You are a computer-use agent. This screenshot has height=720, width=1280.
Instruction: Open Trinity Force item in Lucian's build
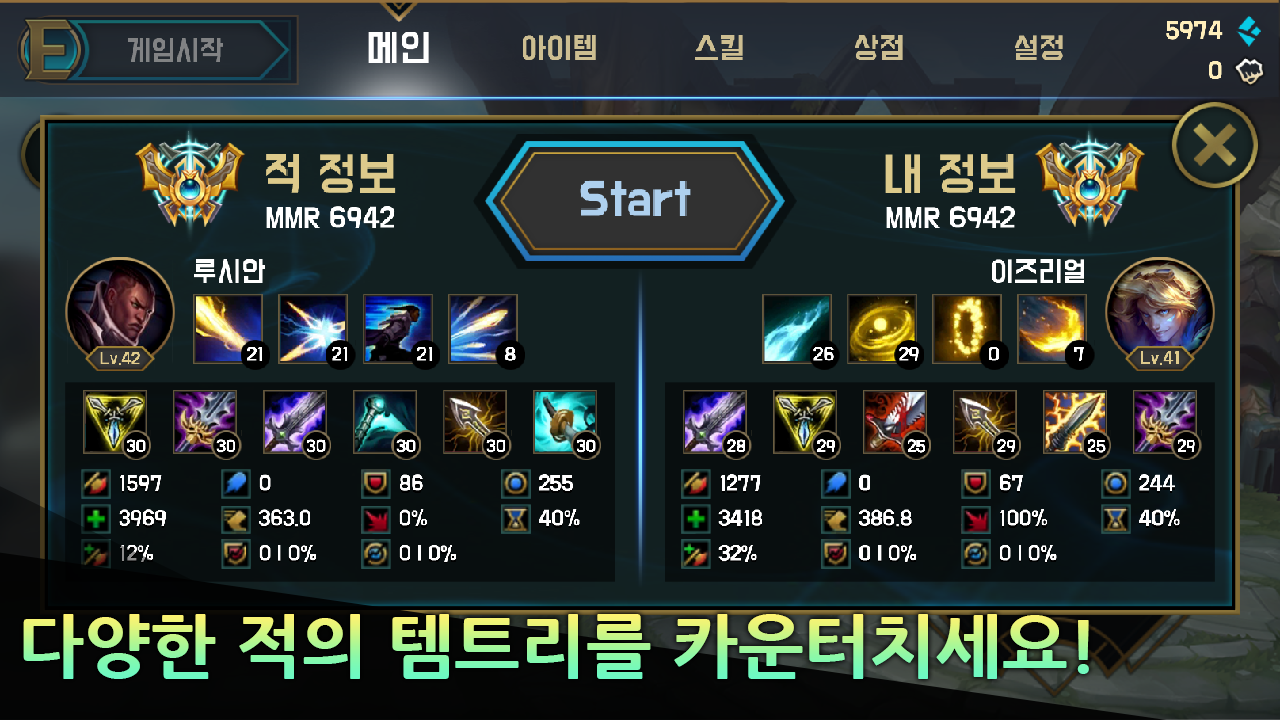pos(117,421)
